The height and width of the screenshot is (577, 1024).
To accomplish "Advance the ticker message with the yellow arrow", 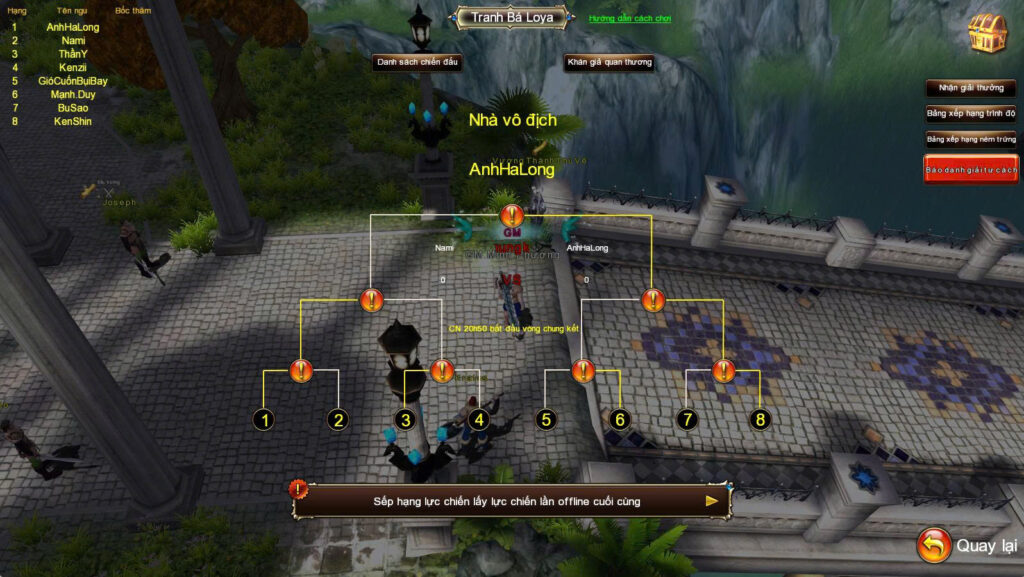I will [712, 501].
